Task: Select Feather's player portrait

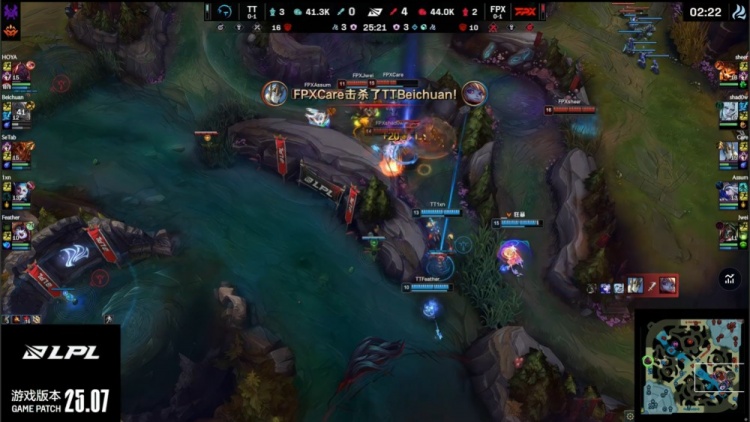Action: click(23, 230)
